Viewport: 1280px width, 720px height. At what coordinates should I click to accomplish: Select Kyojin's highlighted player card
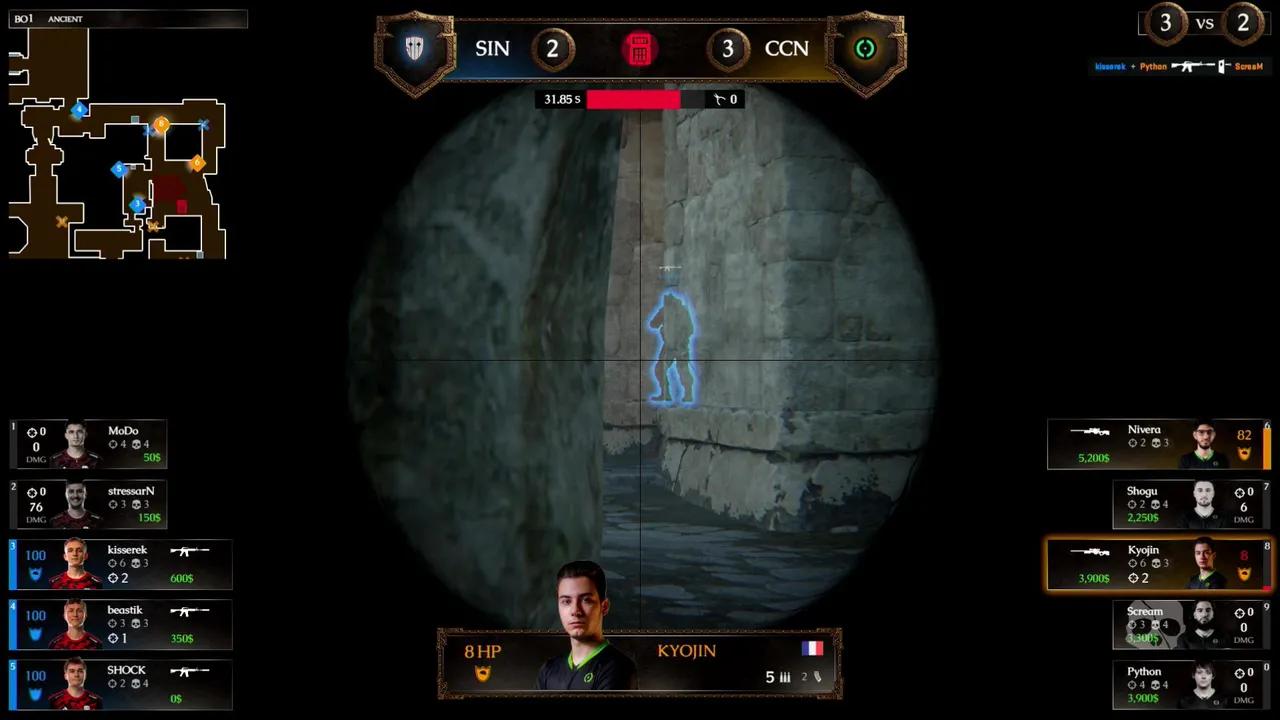tap(1158, 563)
